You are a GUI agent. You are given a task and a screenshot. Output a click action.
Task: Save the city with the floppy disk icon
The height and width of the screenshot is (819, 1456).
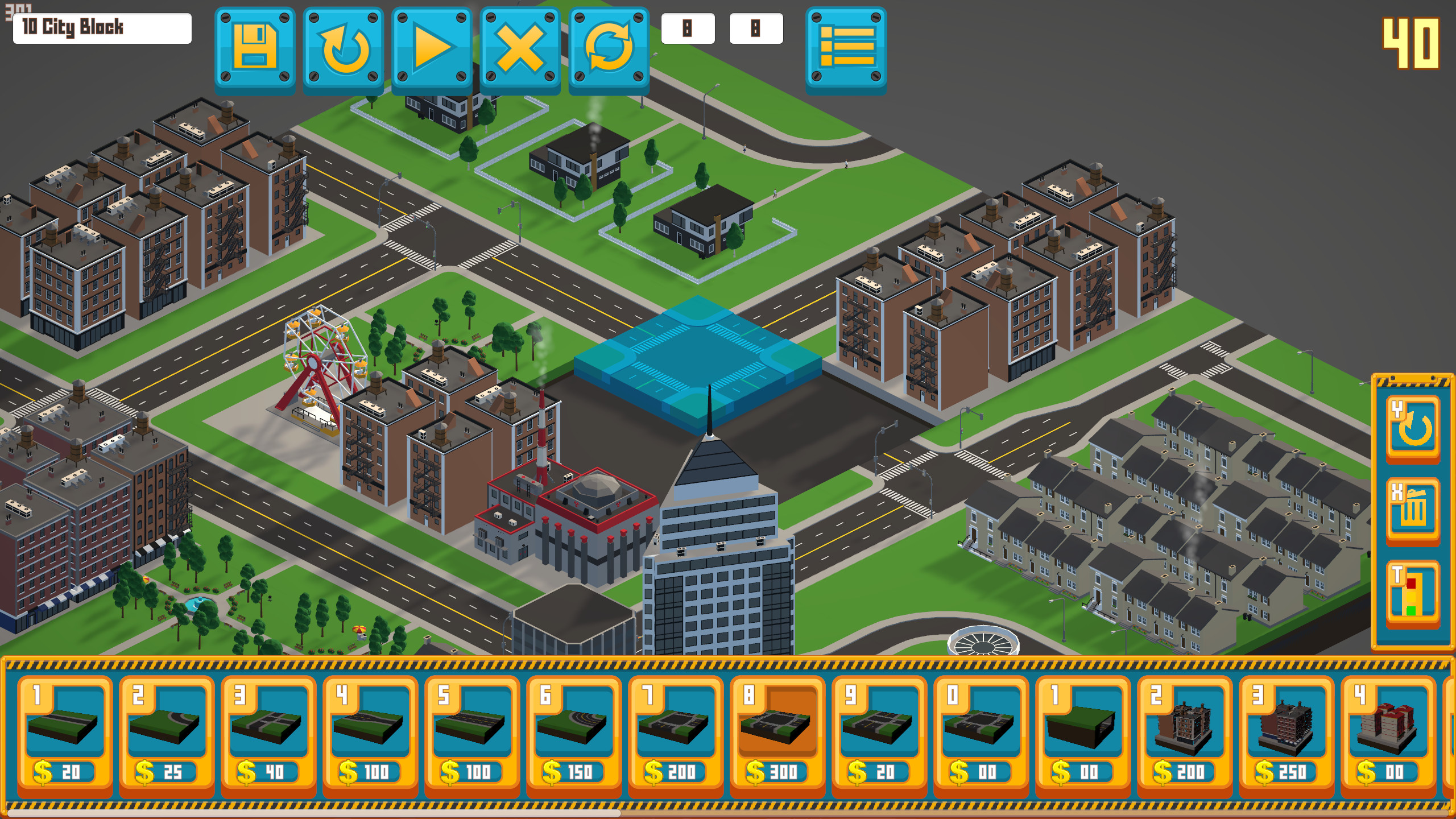[x=254, y=48]
